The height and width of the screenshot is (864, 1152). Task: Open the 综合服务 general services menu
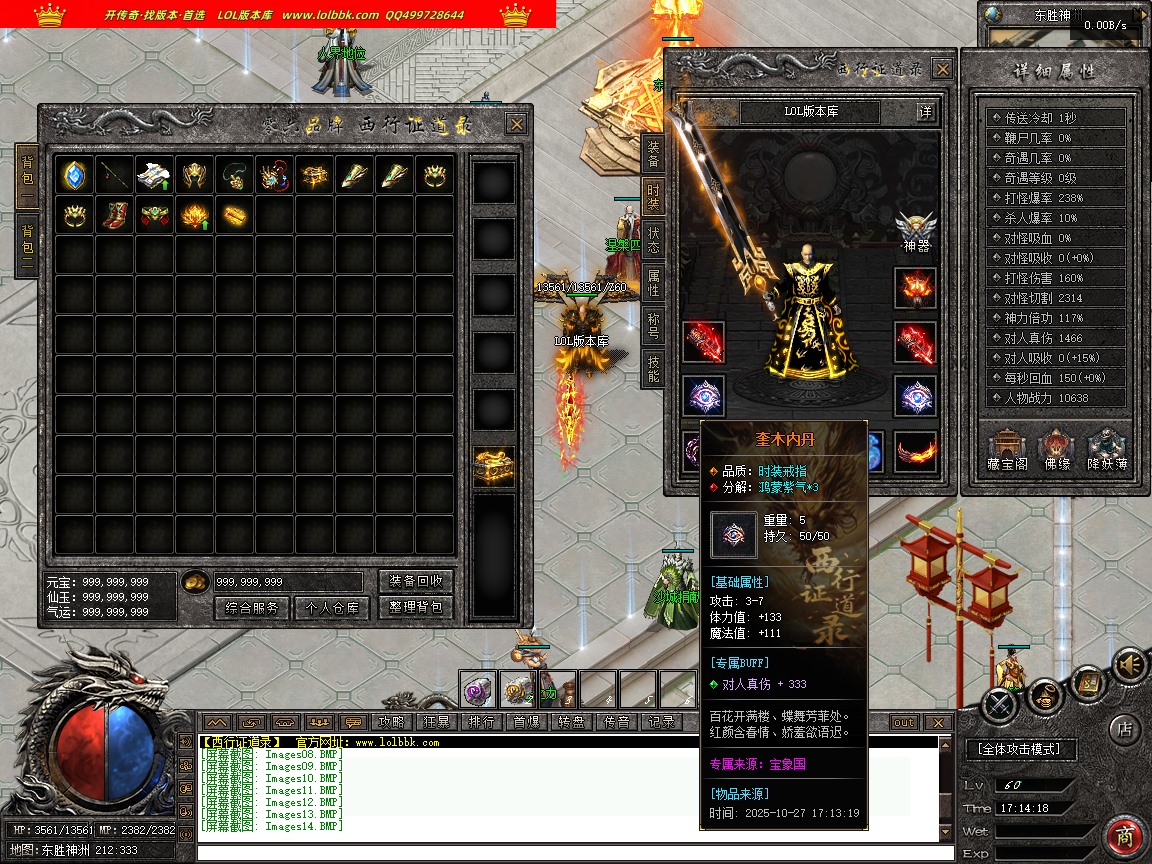[251, 607]
